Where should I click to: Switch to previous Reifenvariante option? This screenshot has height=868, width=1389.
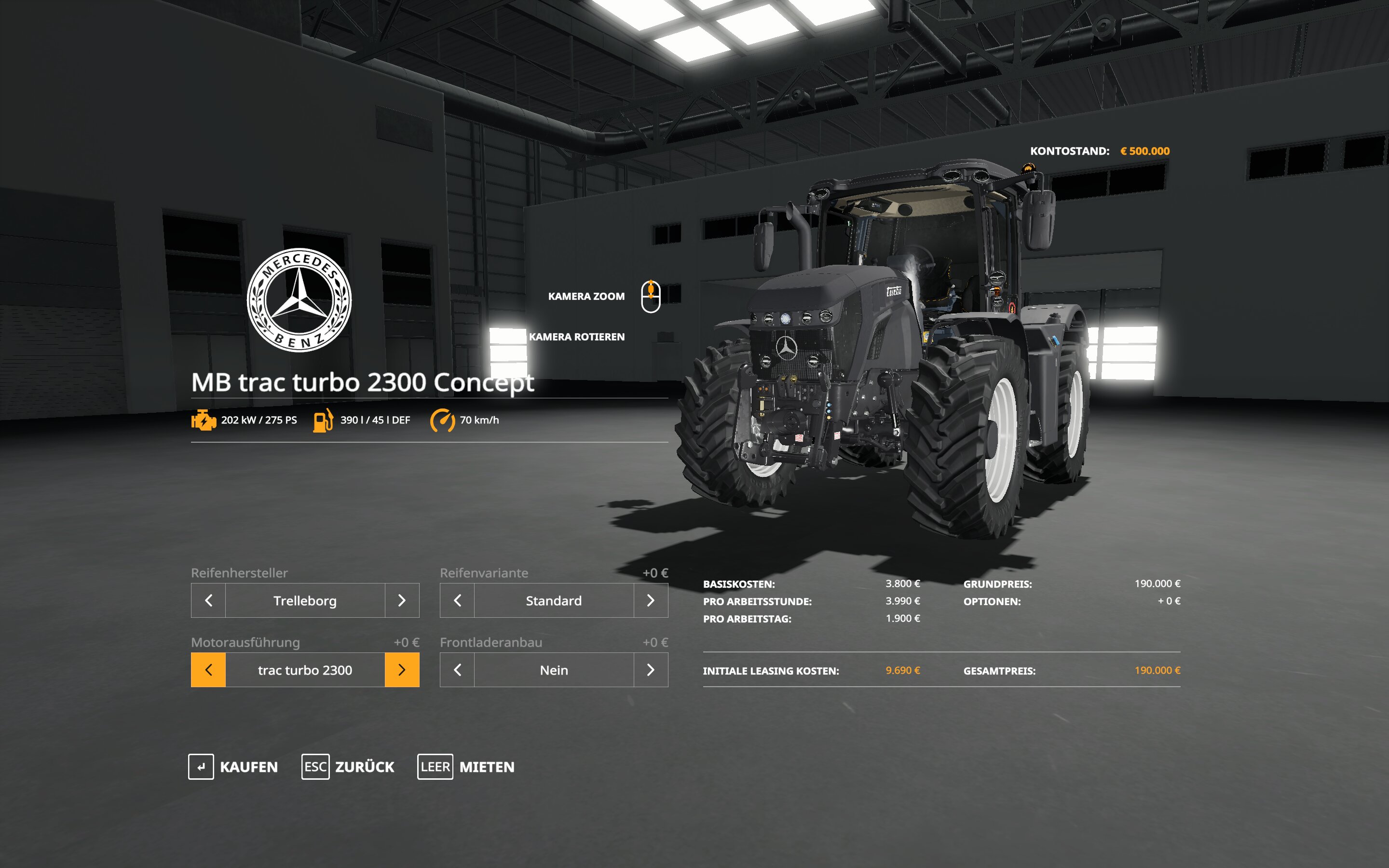[457, 600]
